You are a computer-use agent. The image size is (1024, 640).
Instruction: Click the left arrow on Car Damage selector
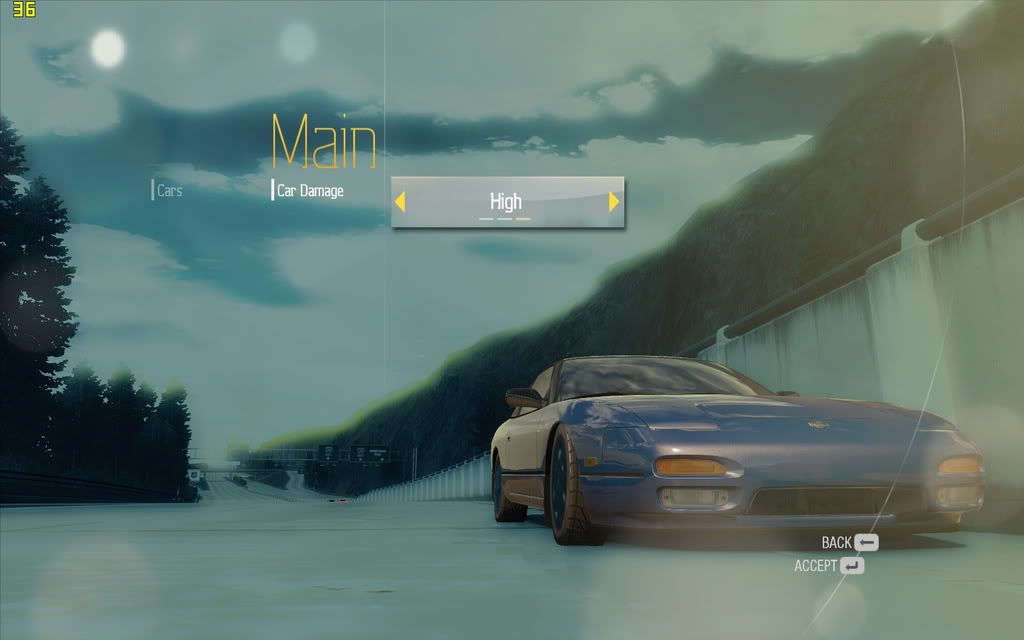pyautogui.click(x=400, y=202)
